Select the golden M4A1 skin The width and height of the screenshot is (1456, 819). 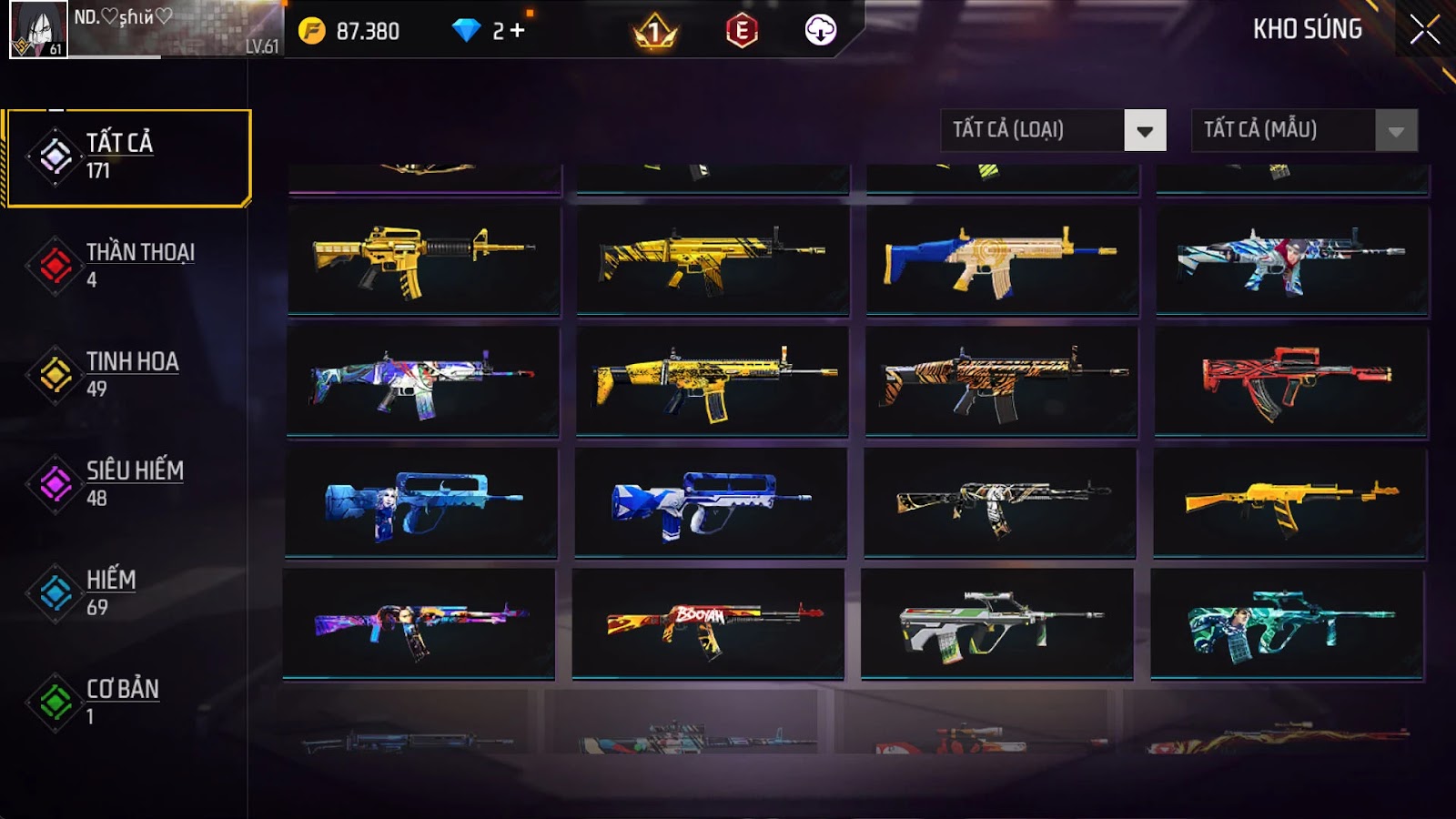[x=424, y=260]
